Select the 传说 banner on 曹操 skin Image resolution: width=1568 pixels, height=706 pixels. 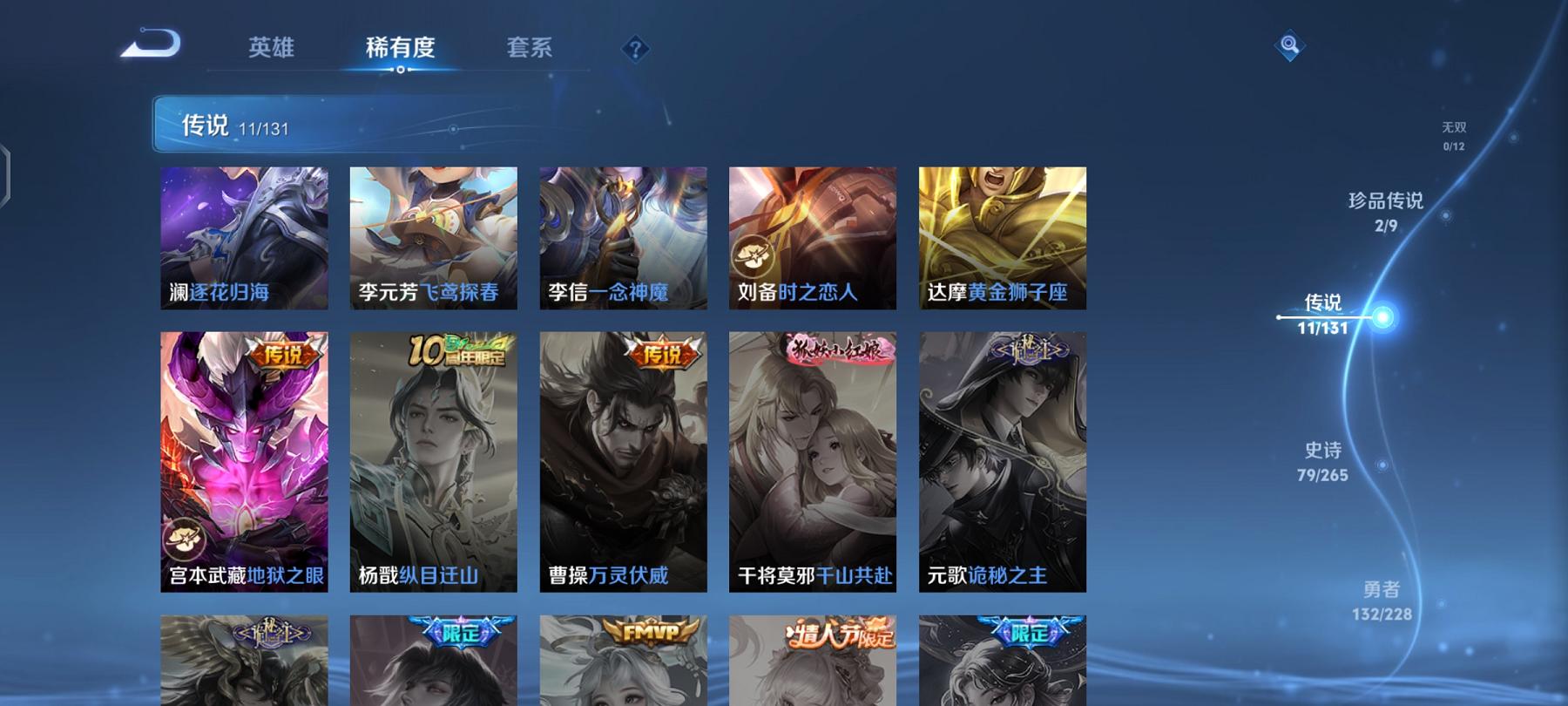pyautogui.click(x=663, y=356)
